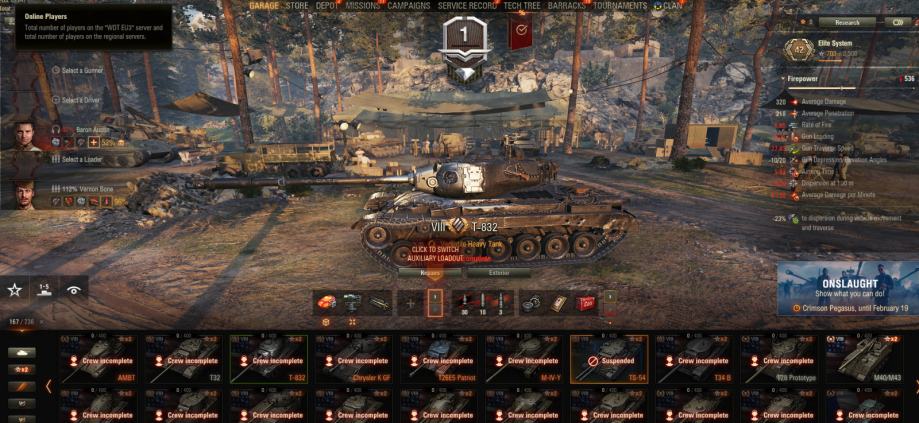Screen dimensions: 919x423
Task: Switch to the Depot tab
Action: (x=327, y=6)
